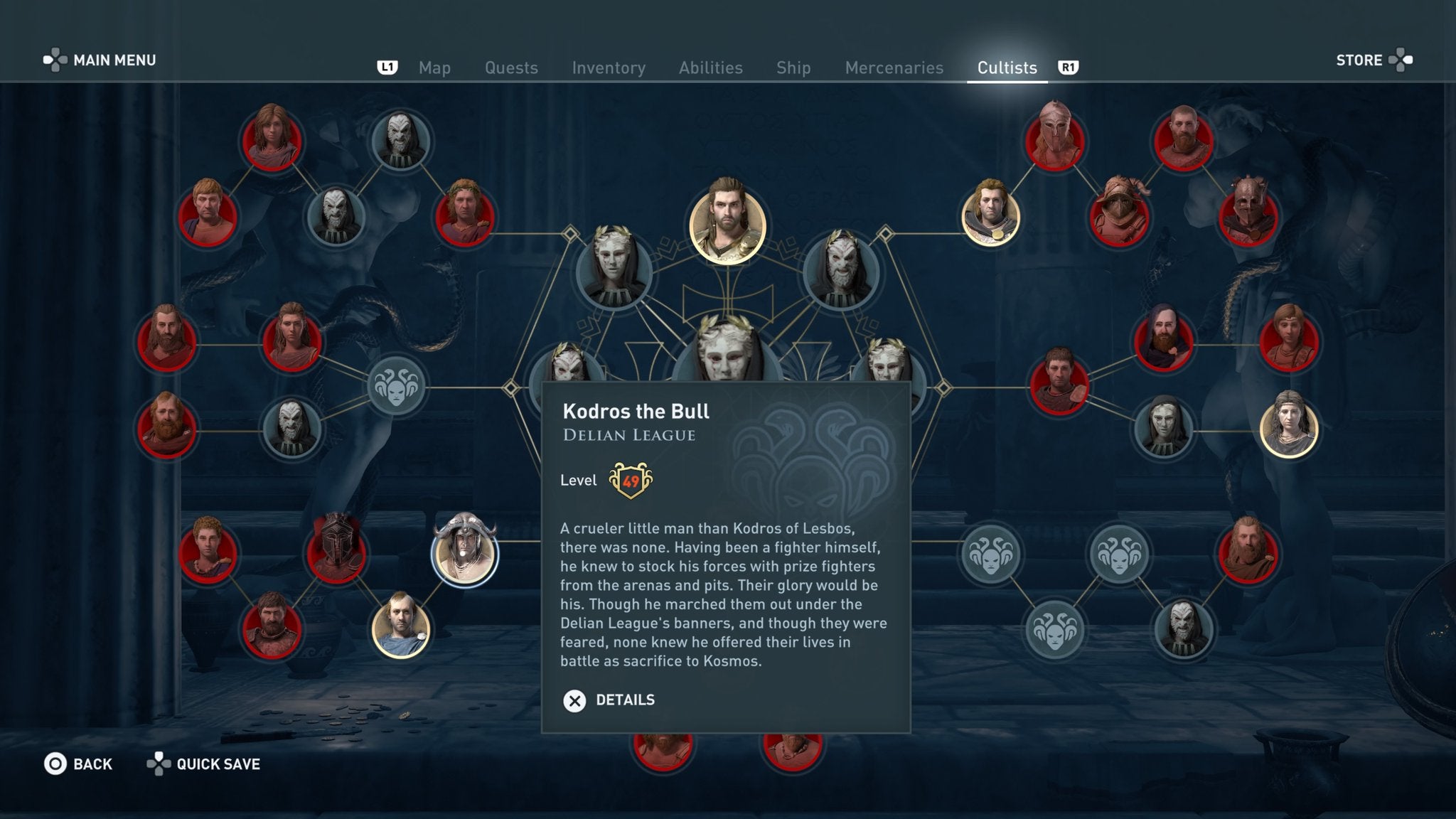Open the Inventory tab
The height and width of the screenshot is (819, 1456).
coord(609,68)
